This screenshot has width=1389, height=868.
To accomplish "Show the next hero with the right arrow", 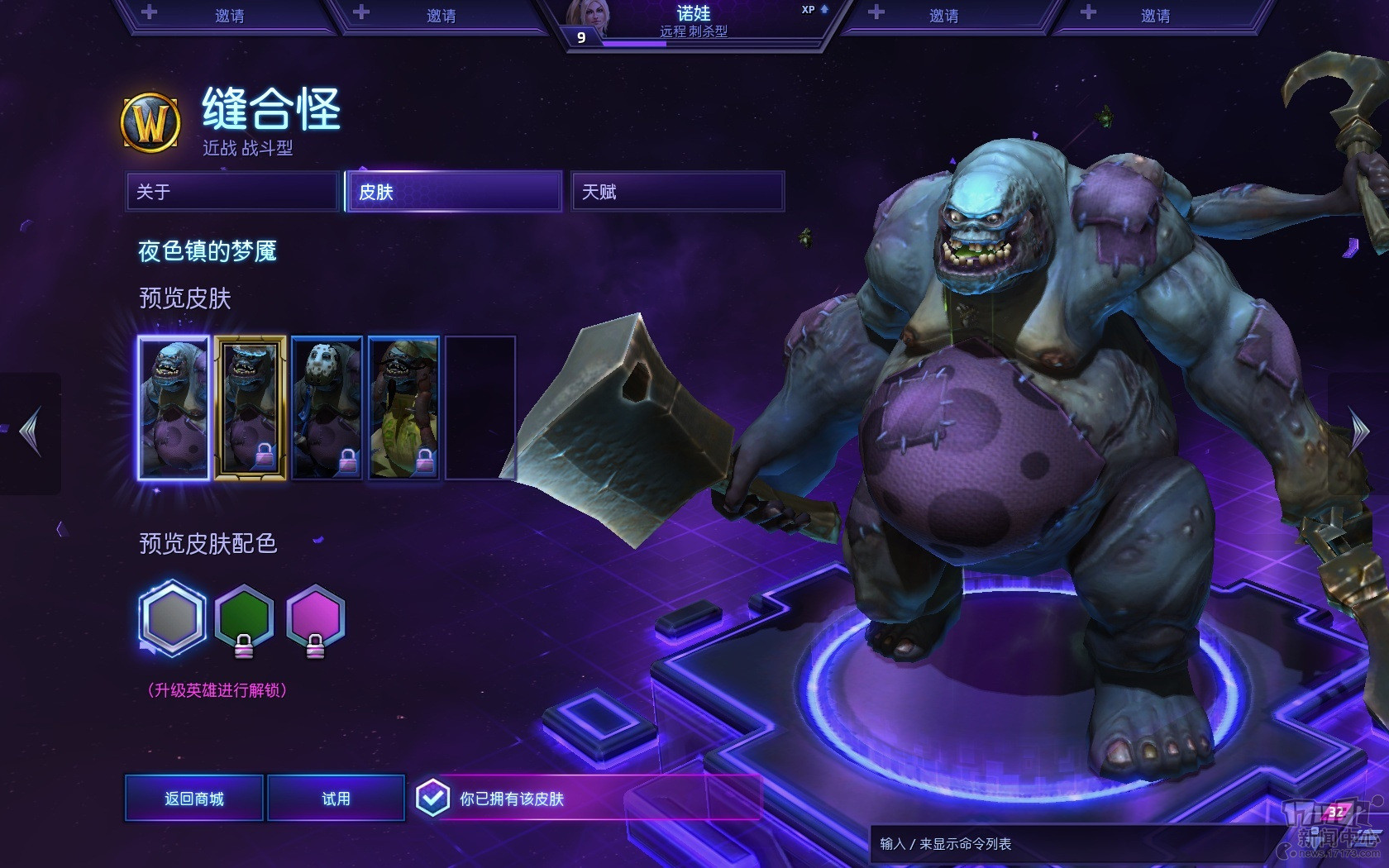I will 1359,432.
